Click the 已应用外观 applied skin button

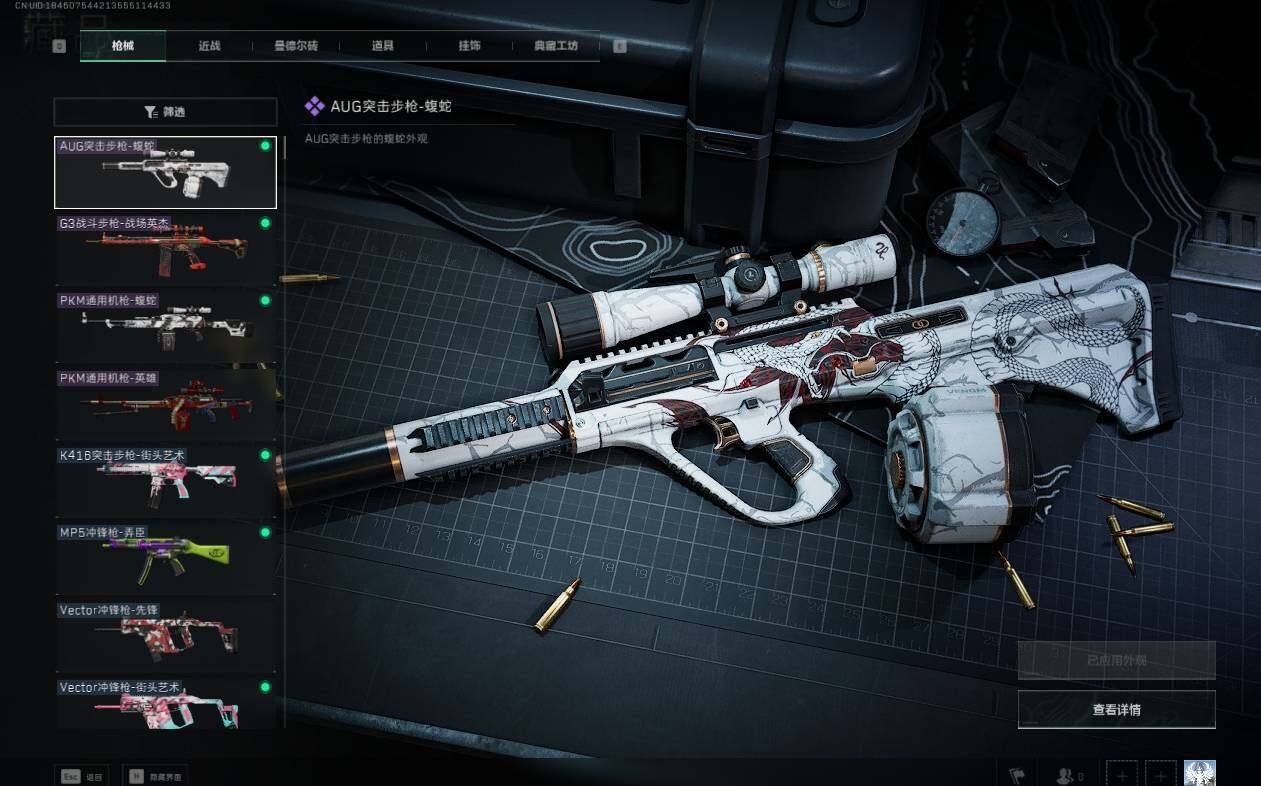click(x=1116, y=661)
